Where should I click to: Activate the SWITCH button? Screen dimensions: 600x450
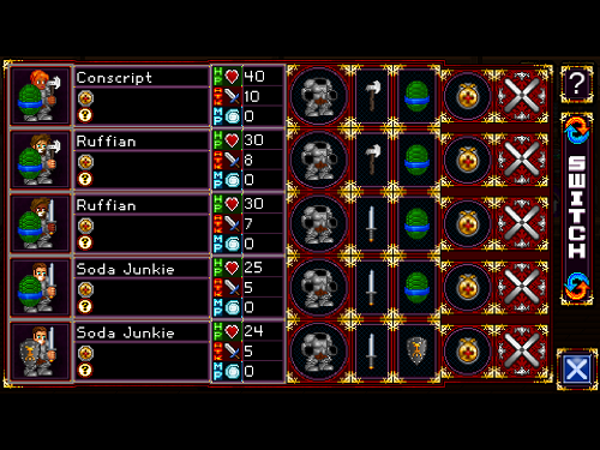tap(576, 207)
